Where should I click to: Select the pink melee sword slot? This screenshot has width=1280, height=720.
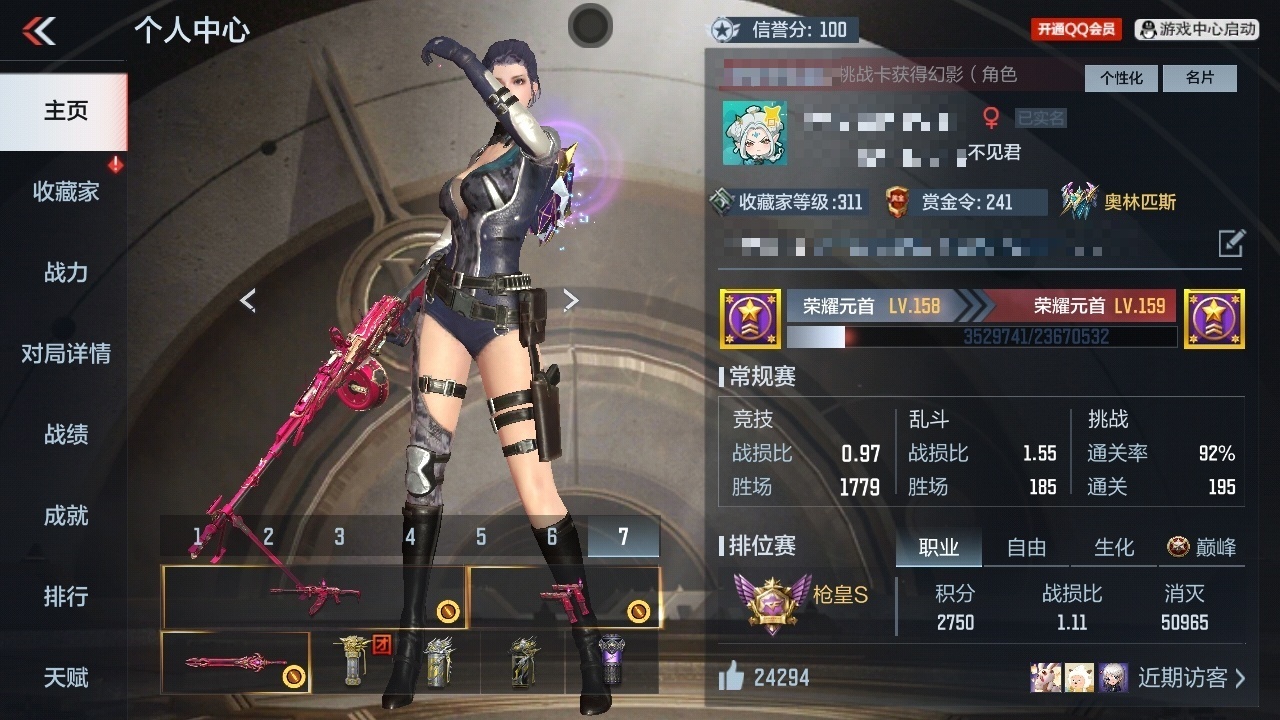pos(235,662)
